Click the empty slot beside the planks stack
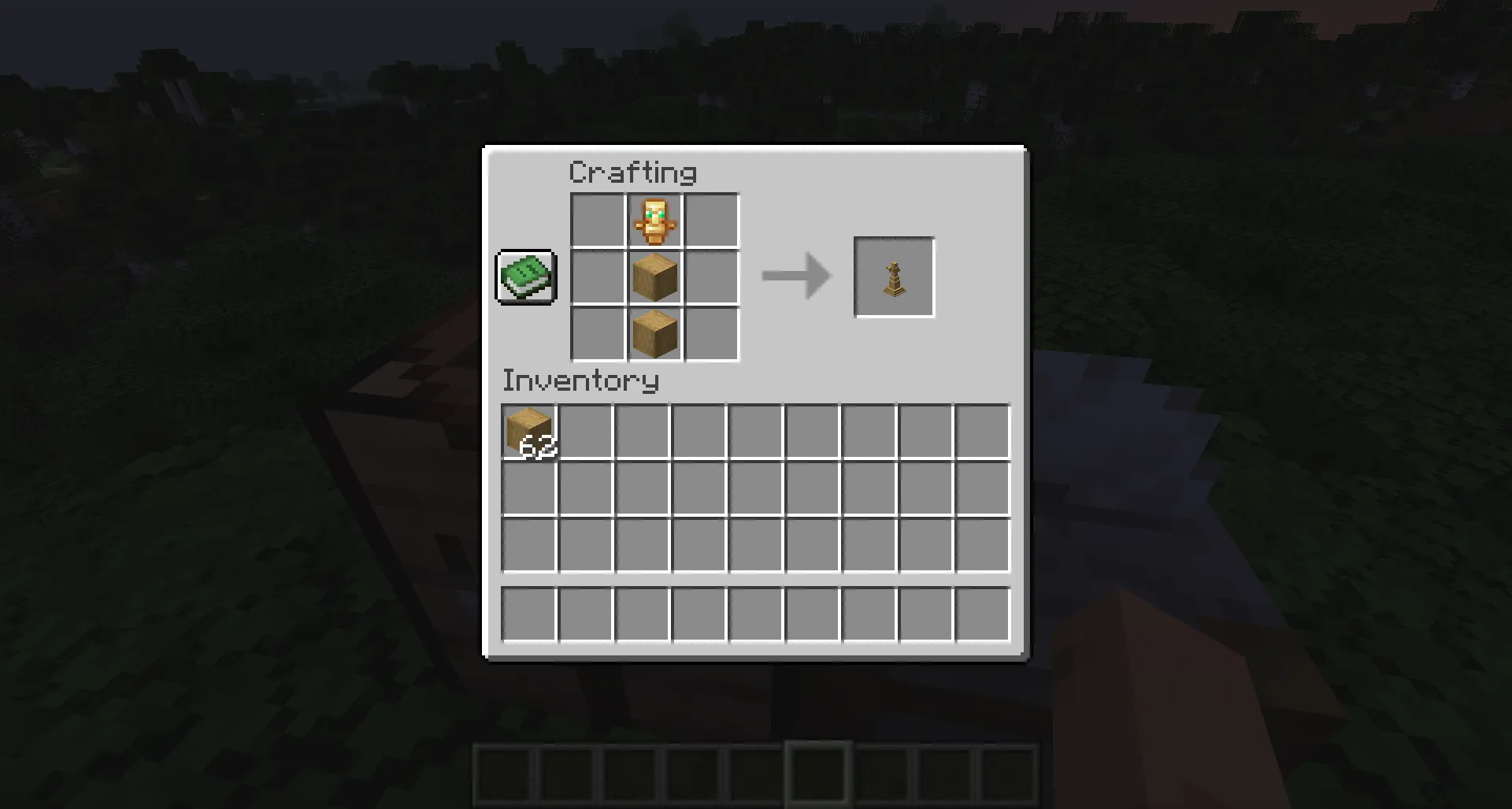This screenshot has width=1512, height=809. 584,429
